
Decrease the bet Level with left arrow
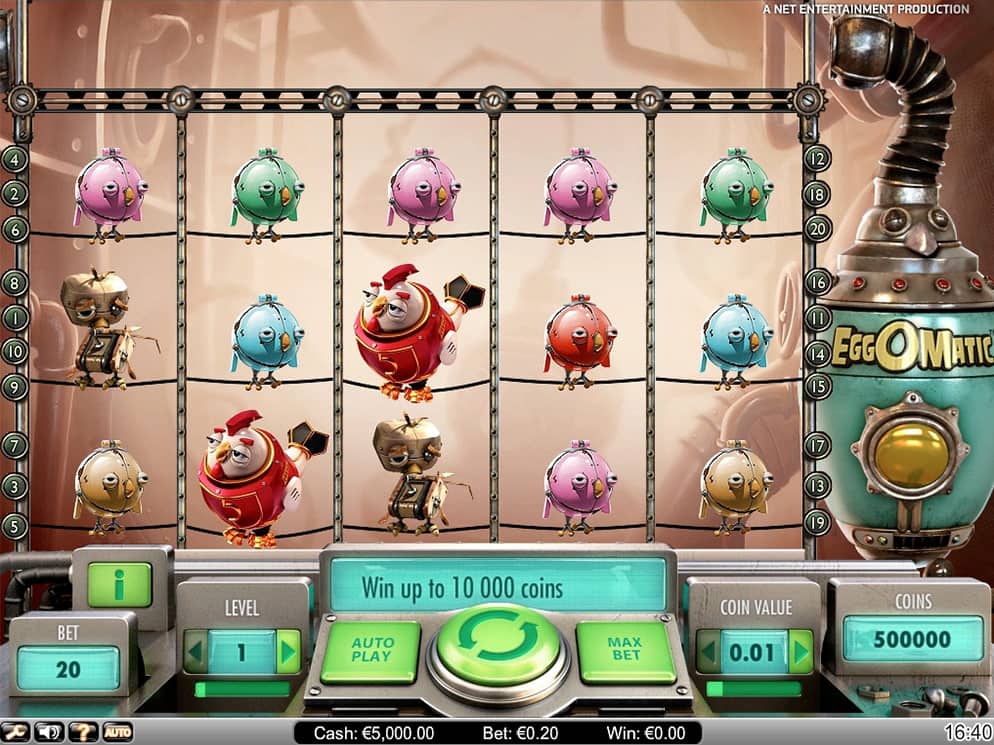[x=196, y=651]
